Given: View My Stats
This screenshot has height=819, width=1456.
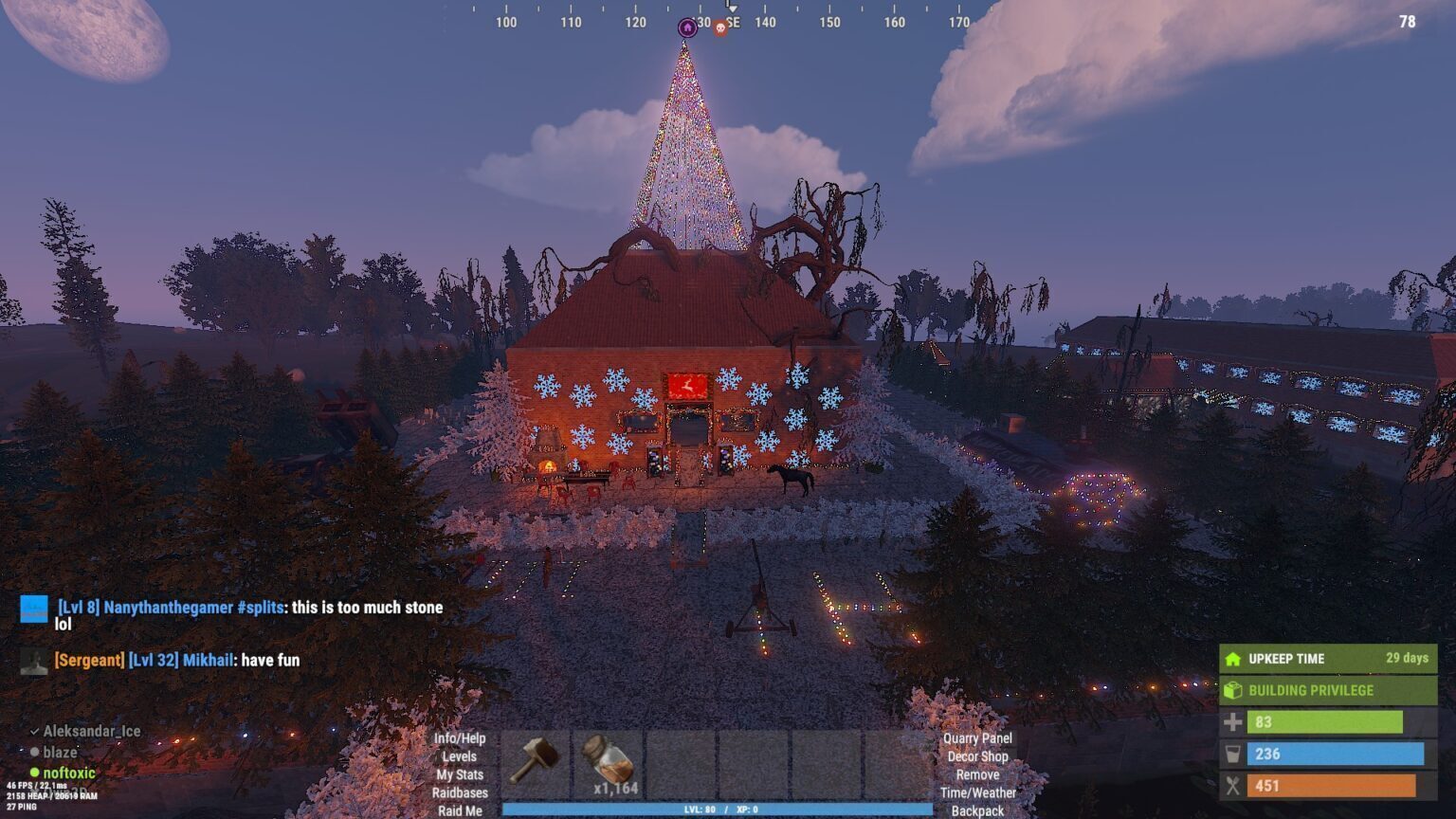Looking at the screenshot, I should (460, 774).
